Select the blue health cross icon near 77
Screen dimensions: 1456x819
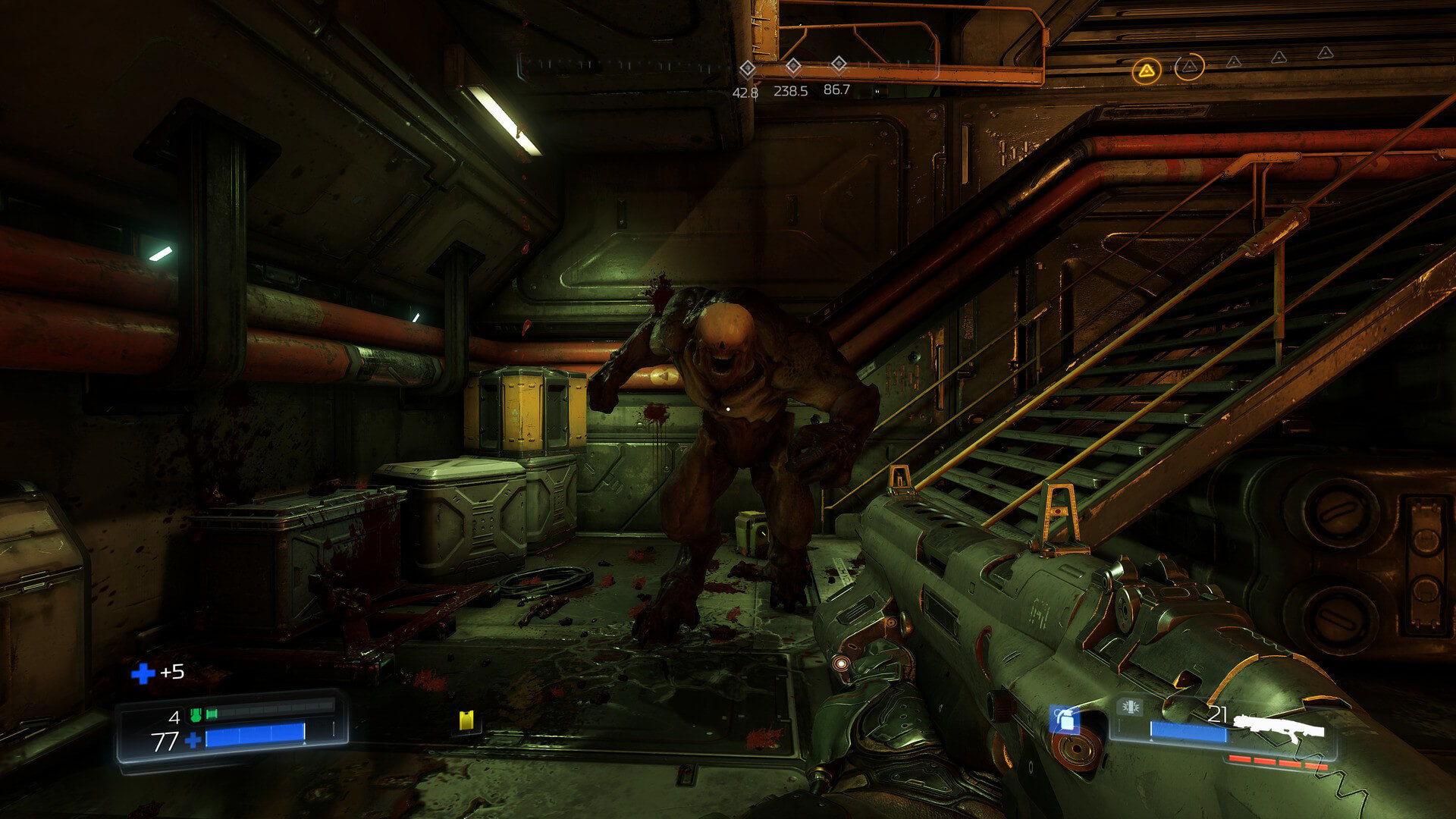194,739
